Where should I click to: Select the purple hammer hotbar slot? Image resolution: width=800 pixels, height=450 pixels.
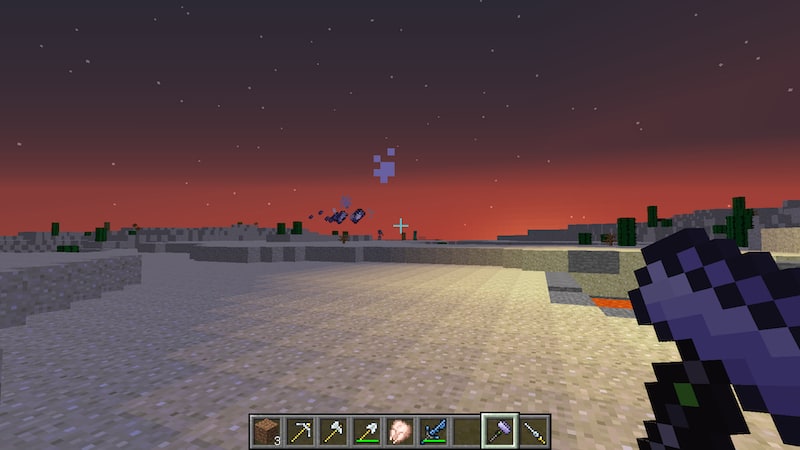pyautogui.click(x=500, y=431)
